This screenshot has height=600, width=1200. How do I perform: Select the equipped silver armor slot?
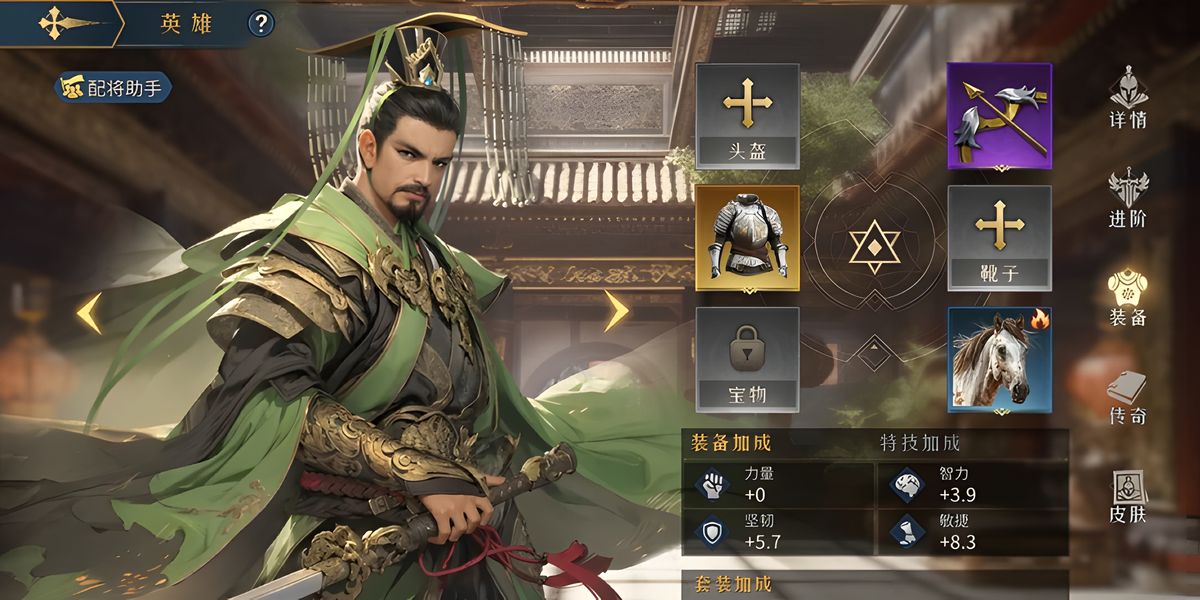click(x=747, y=238)
